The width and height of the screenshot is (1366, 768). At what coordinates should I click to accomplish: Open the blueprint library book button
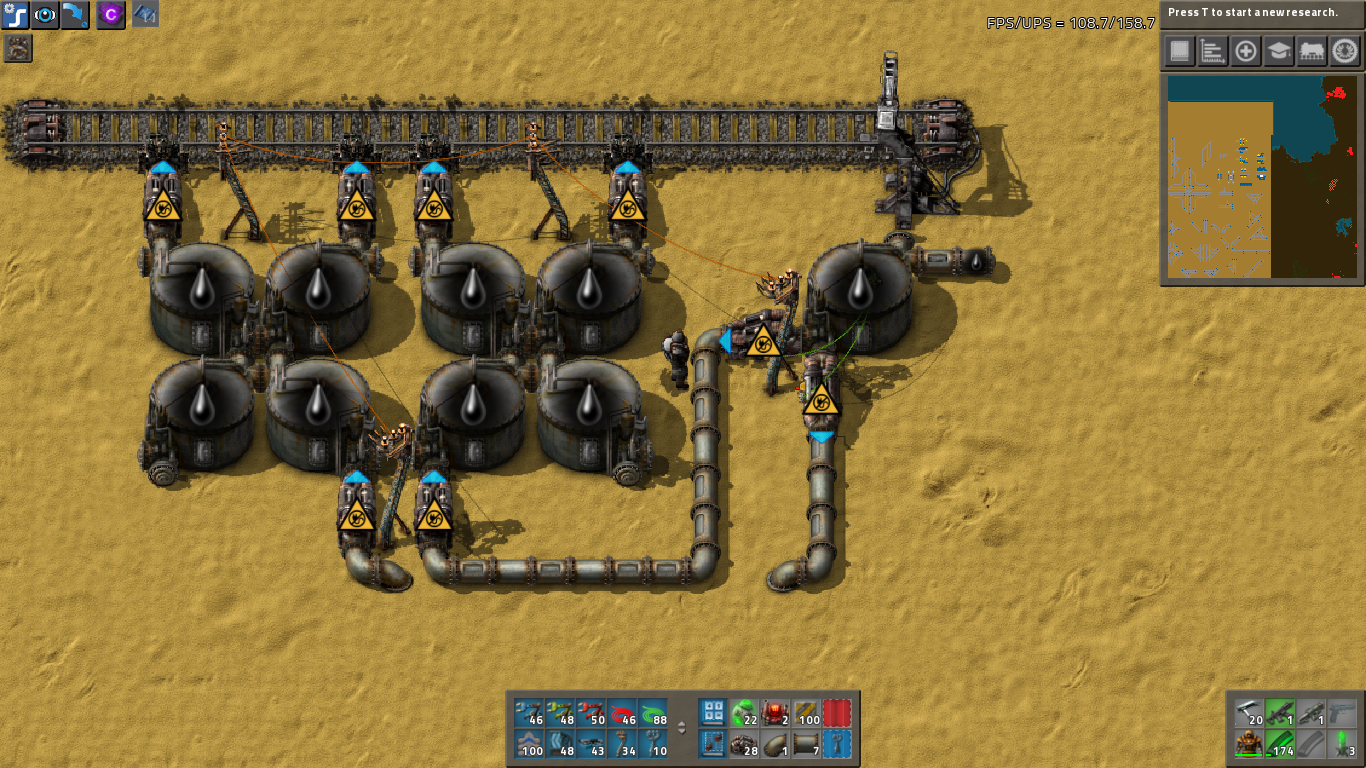pyautogui.click(x=1180, y=51)
